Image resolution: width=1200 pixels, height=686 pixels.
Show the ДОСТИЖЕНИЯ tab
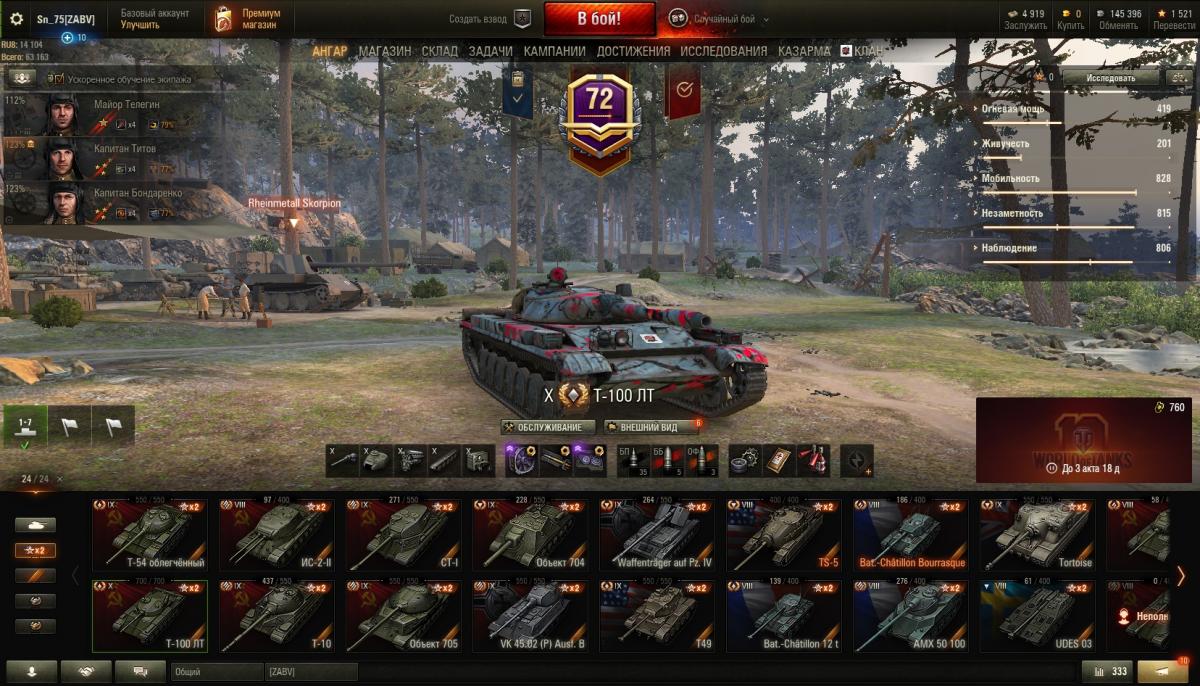(x=633, y=51)
